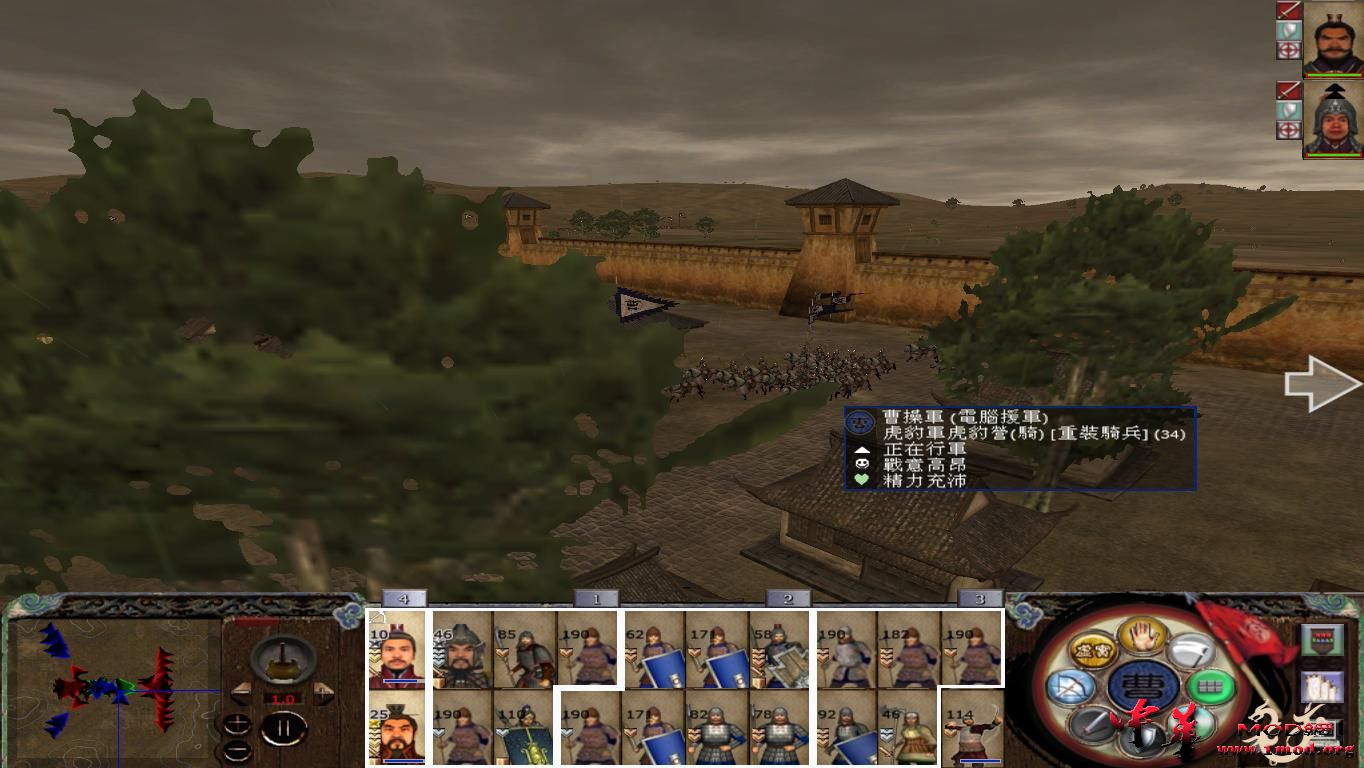
Task: Click the right arrow to raise 1.0 battle speed
Action: pyautogui.click(x=322, y=692)
